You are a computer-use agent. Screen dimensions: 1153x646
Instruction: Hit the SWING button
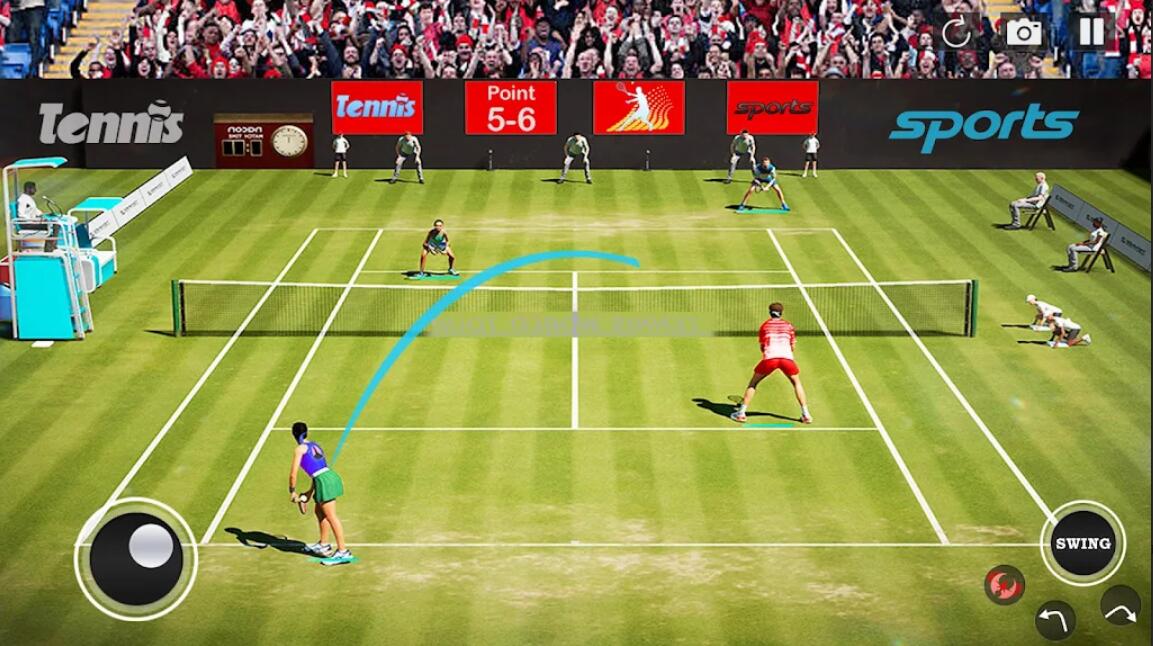(1083, 543)
